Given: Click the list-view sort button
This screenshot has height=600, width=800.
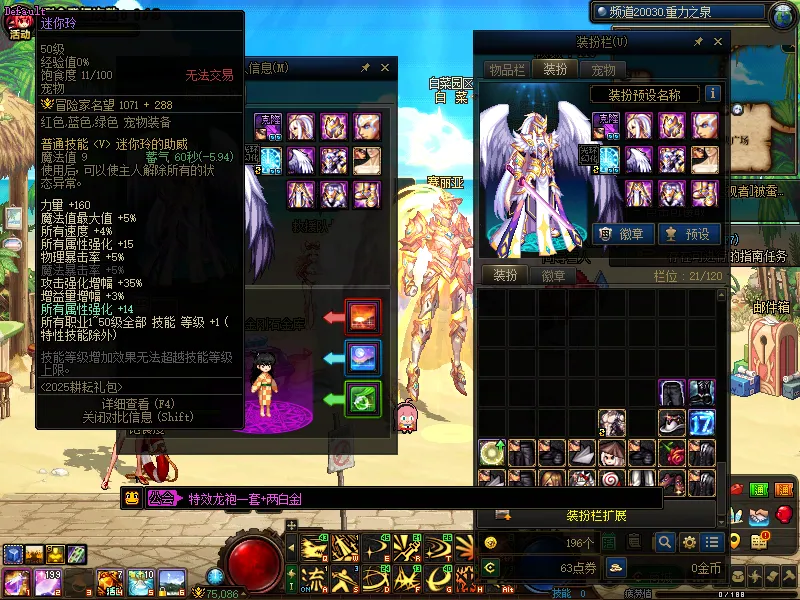Looking at the screenshot, I should coord(712,542).
